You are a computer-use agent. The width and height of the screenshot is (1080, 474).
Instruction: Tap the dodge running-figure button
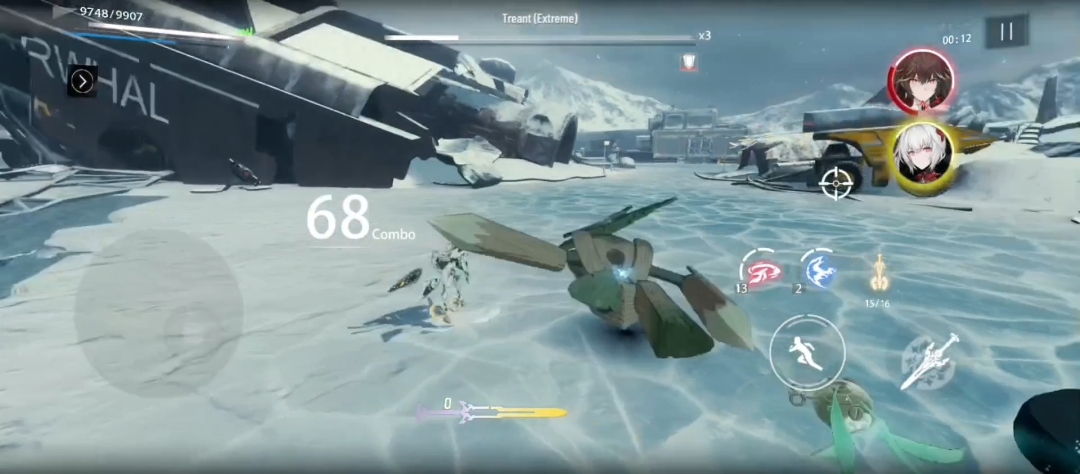[807, 352]
